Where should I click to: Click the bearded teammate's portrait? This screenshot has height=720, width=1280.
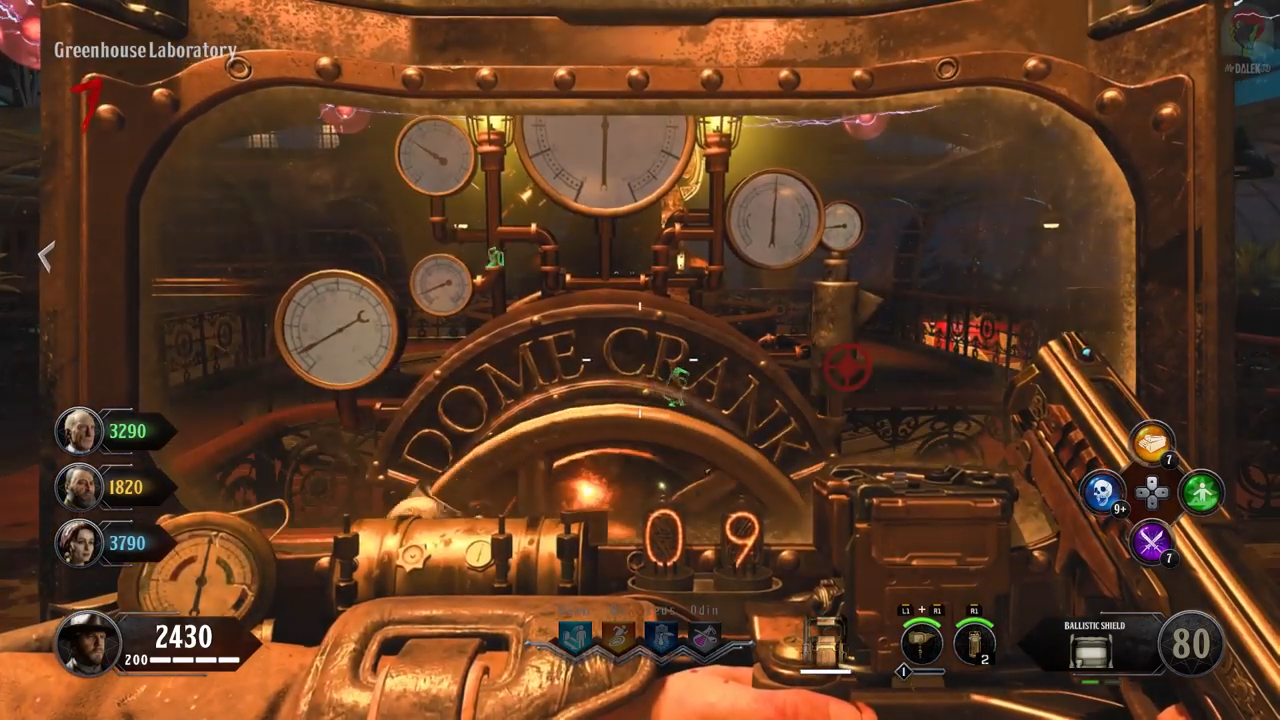(x=77, y=487)
